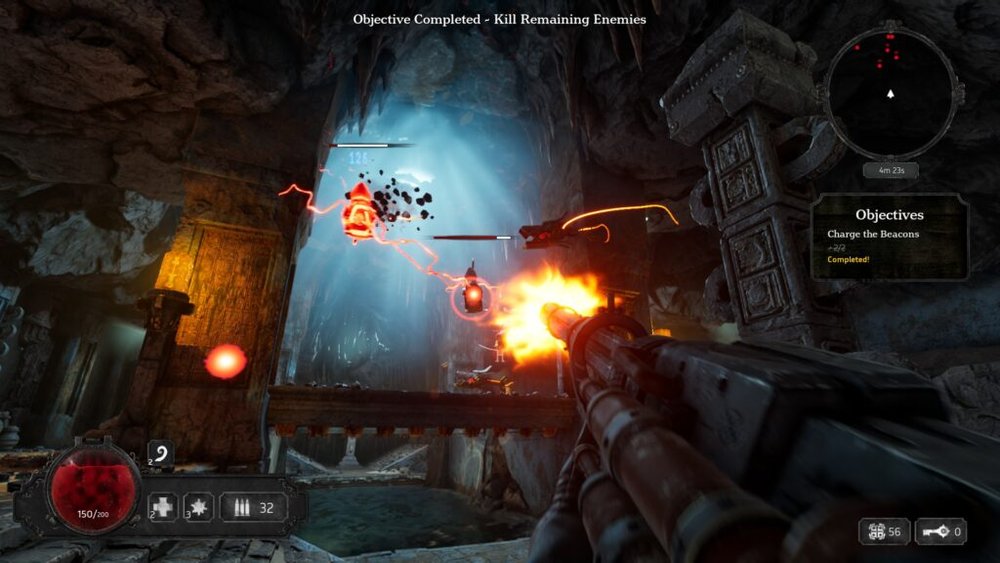Activate the spiked burst ability icon
Viewport: 1000px width, 563px height.
tap(199, 507)
